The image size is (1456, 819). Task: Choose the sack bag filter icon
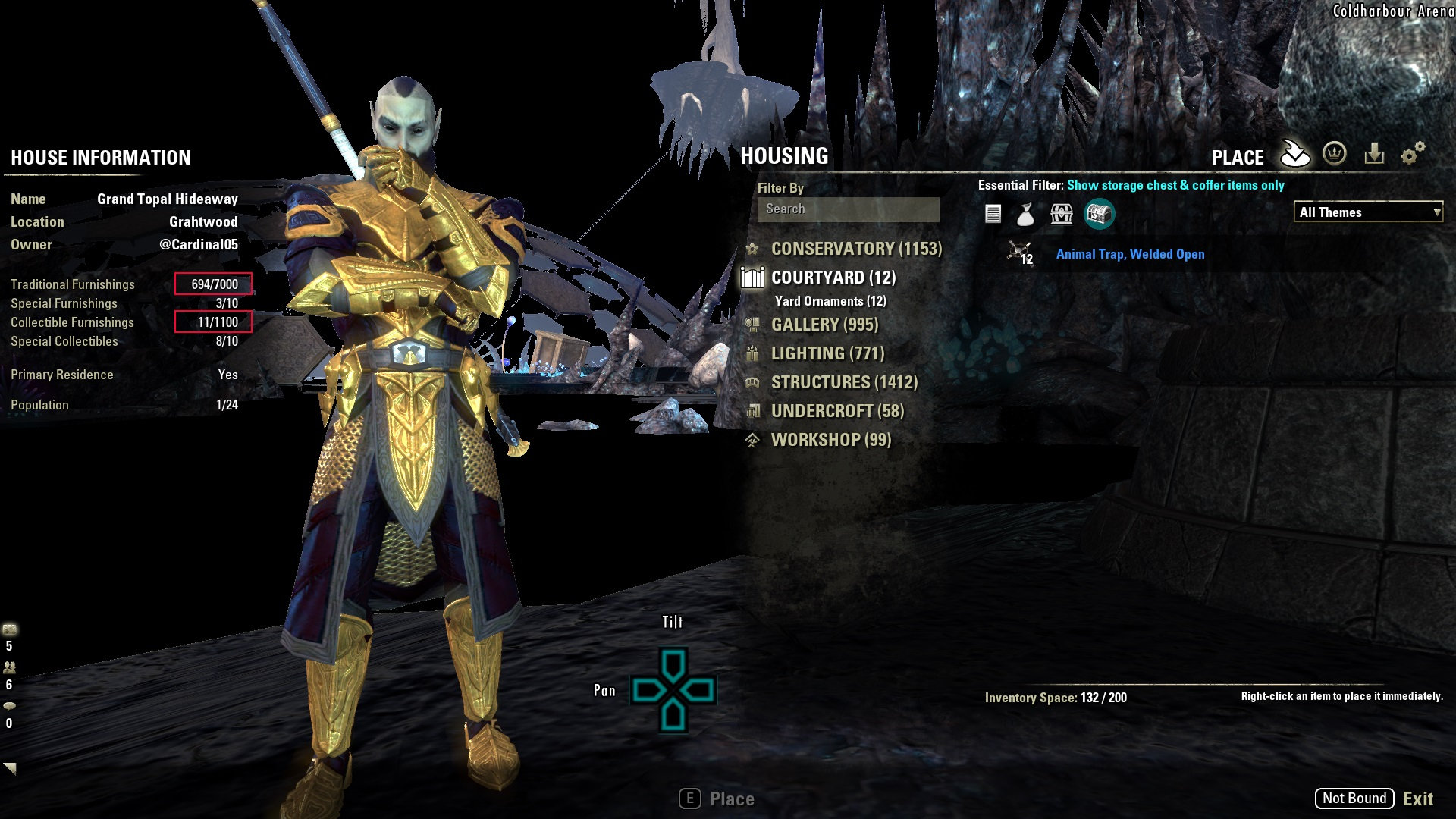(1025, 215)
